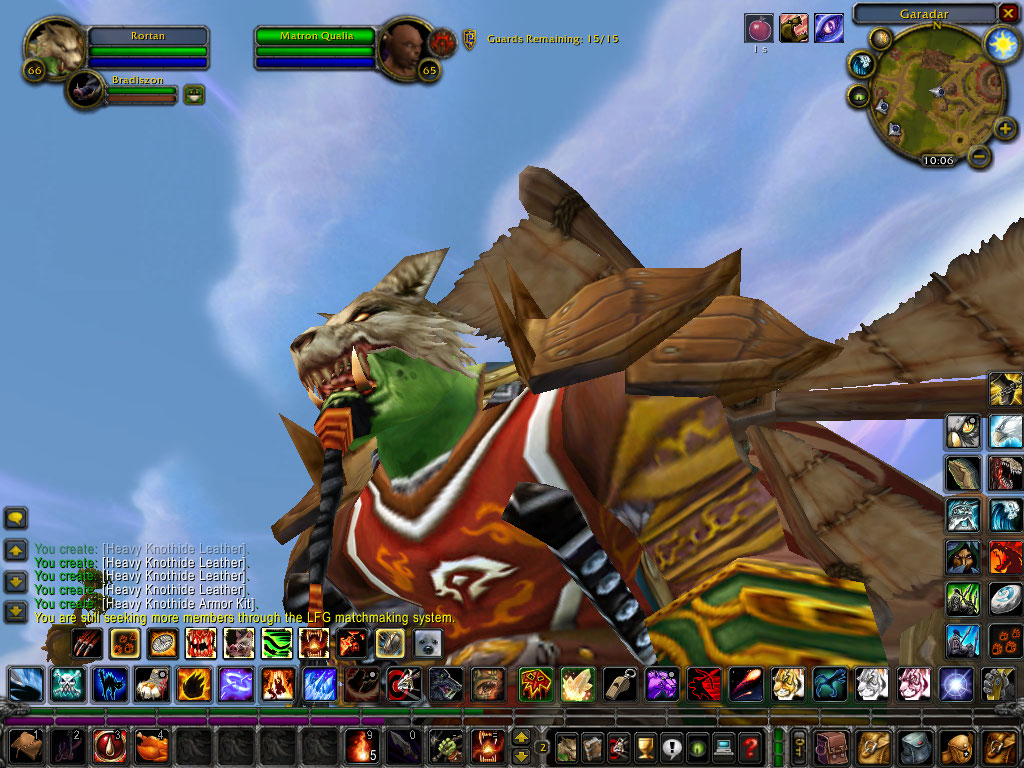
Task: Open the day/night sun calendar button
Action: tap(1000, 43)
